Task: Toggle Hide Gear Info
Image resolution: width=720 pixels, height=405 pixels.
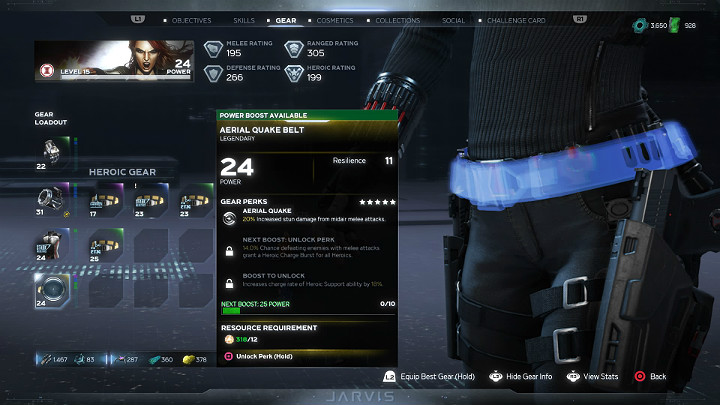Action: pyautogui.click(x=520, y=376)
